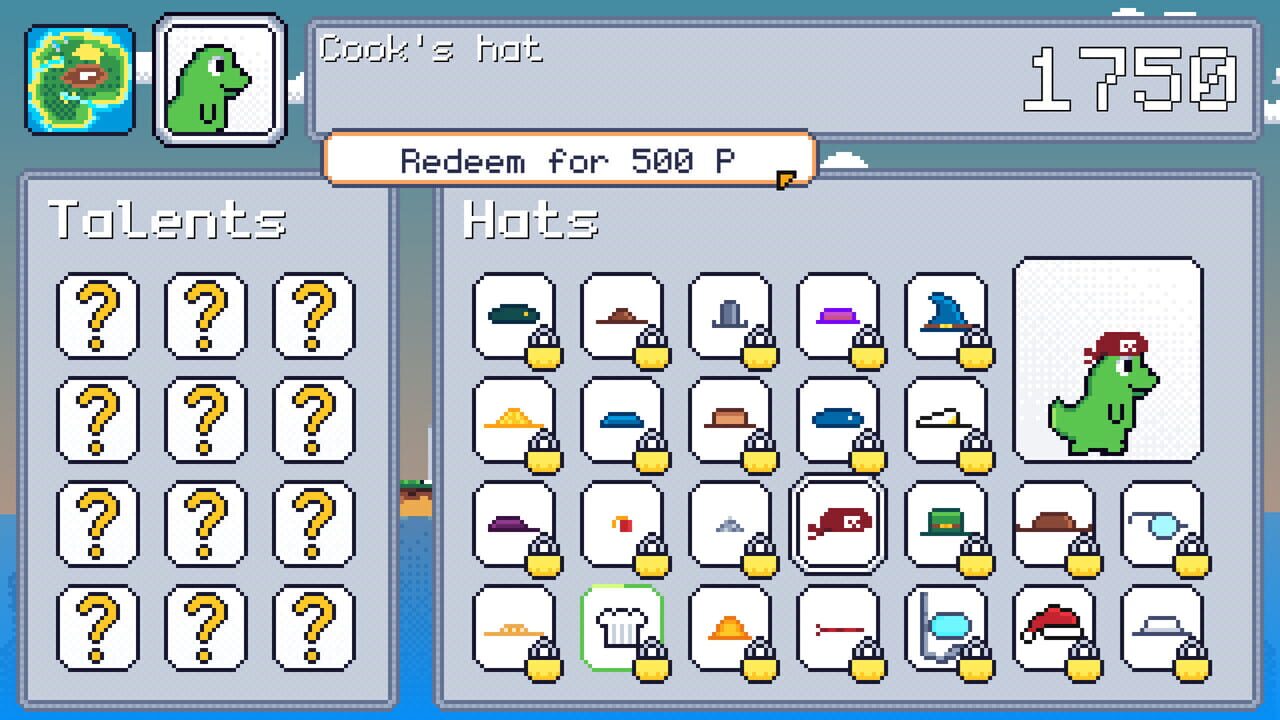Choose the gray top hat
This screenshot has height=720, width=1280.
729,315
